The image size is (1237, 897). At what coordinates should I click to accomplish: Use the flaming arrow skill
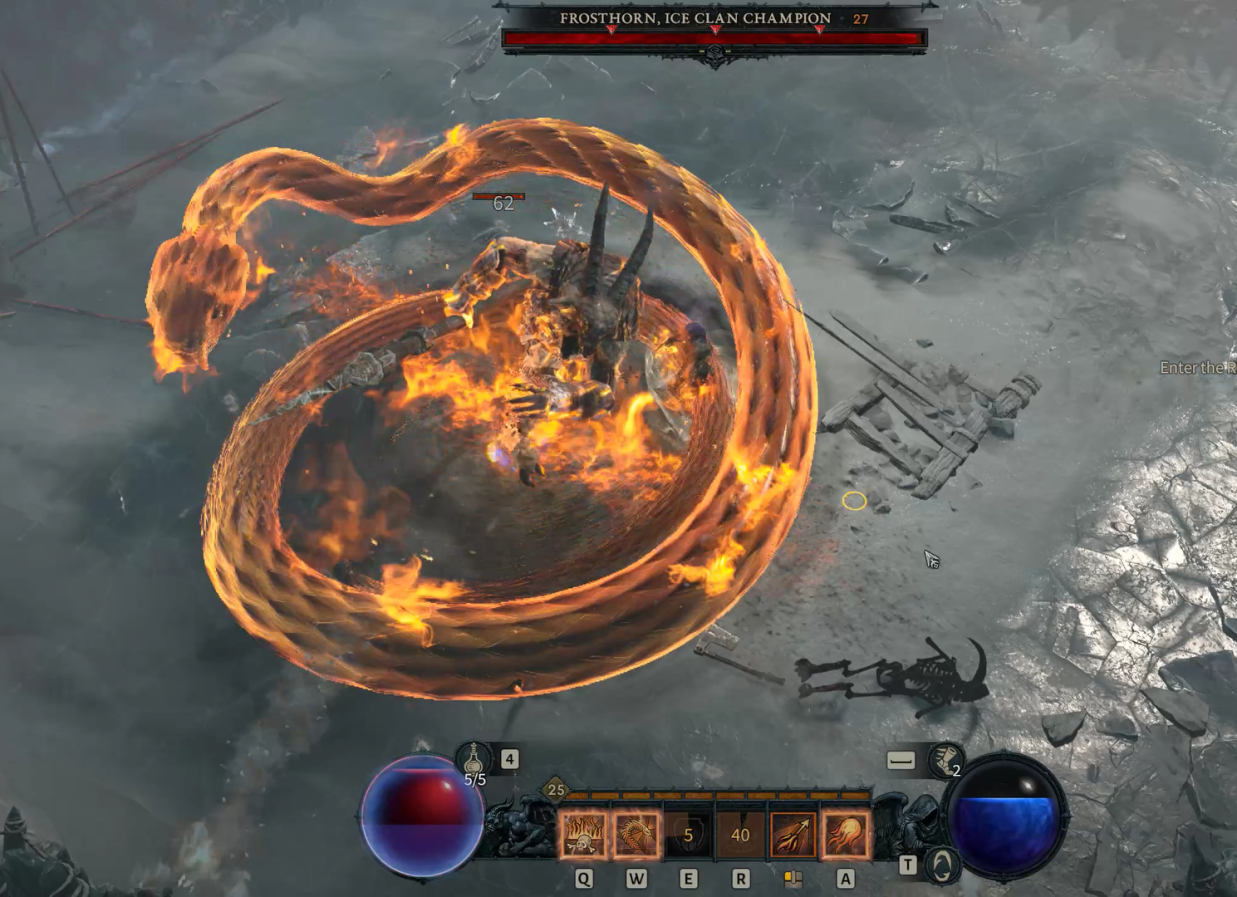pos(793,834)
